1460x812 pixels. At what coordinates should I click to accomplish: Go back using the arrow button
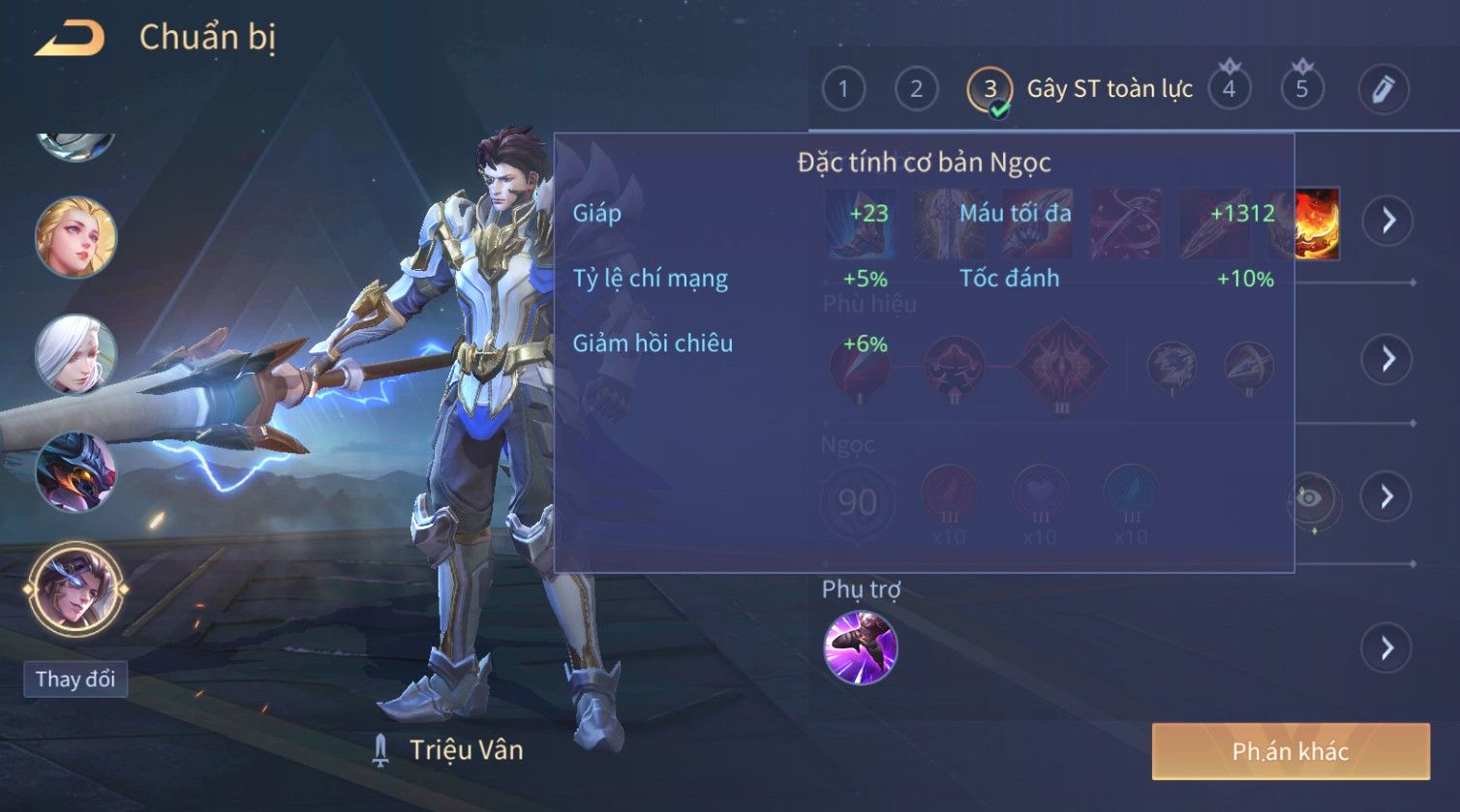point(70,39)
